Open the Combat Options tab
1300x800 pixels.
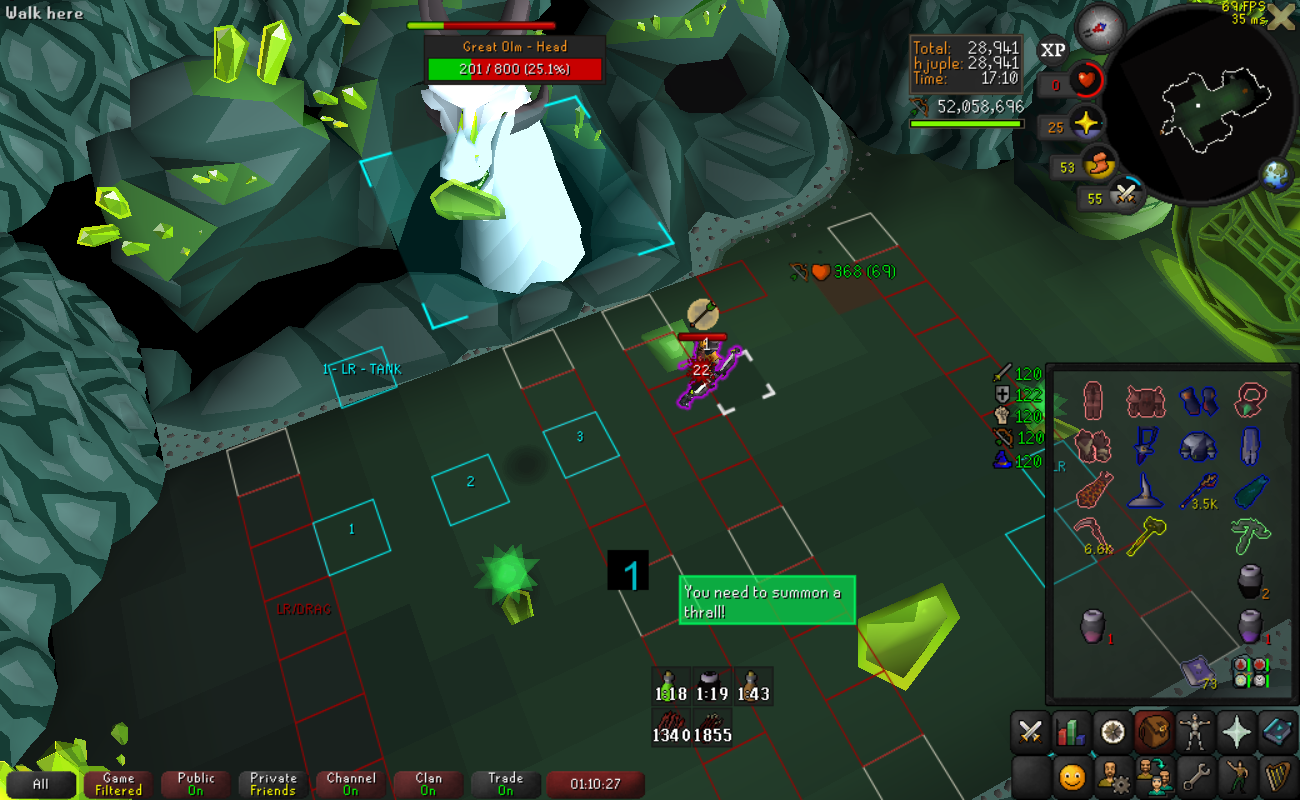[x=1030, y=733]
